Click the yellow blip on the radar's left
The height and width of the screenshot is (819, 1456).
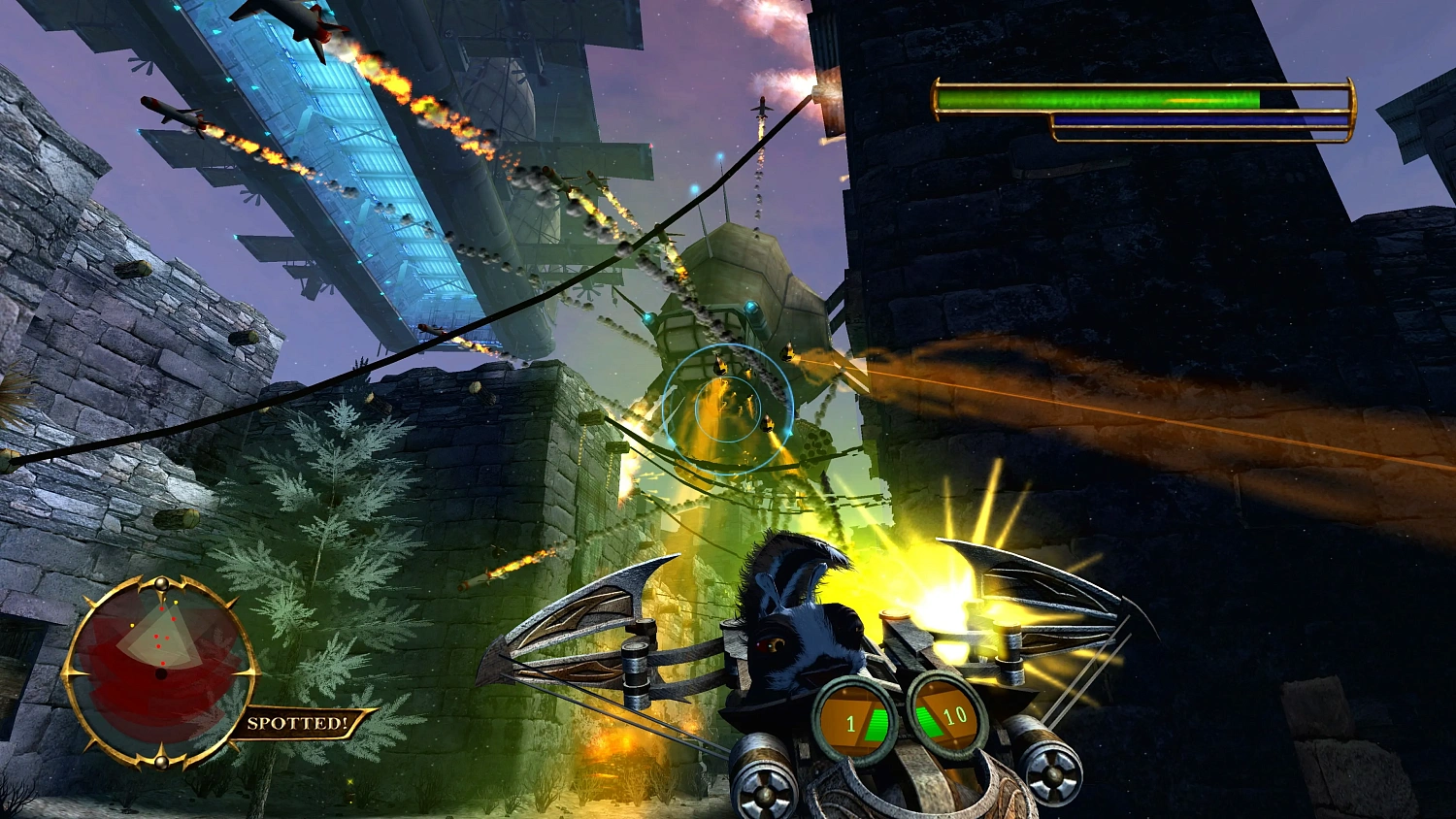click(x=132, y=625)
